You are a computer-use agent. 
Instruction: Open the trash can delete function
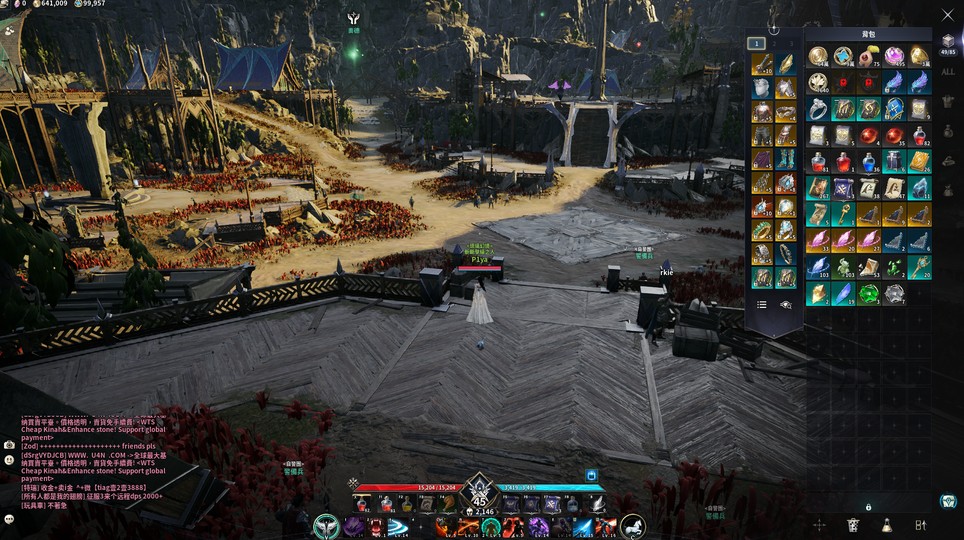pyautogui.click(x=853, y=525)
